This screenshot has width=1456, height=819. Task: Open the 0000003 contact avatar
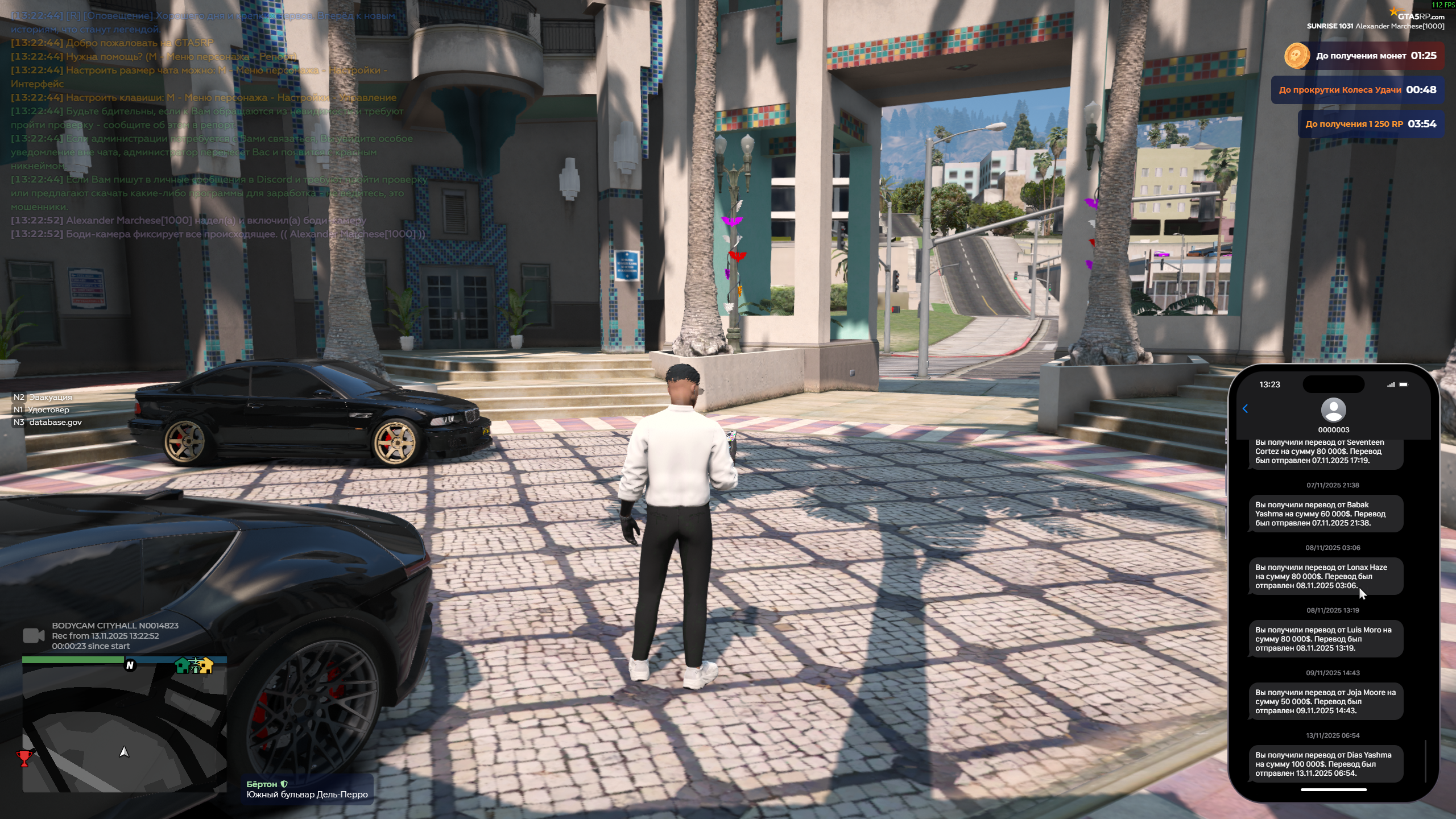(x=1333, y=410)
